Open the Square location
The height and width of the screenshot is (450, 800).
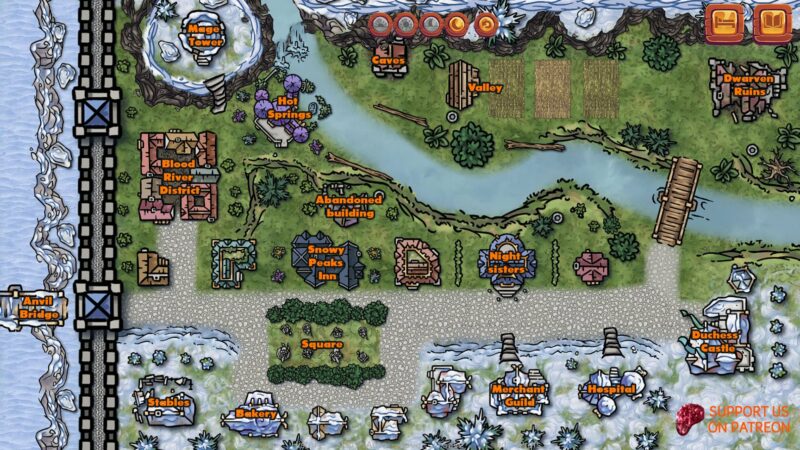point(322,345)
